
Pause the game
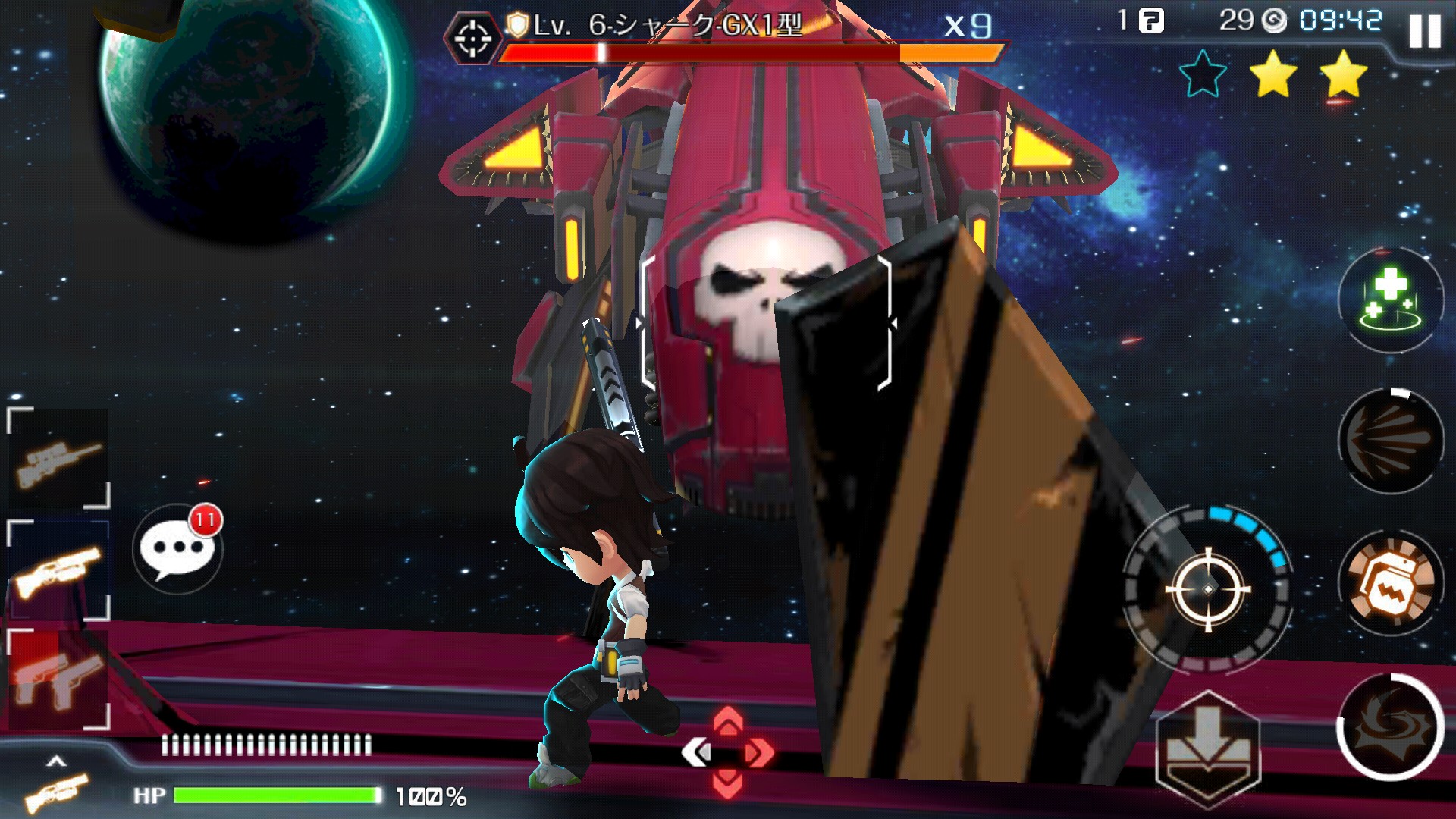(x=1424, y=32)
